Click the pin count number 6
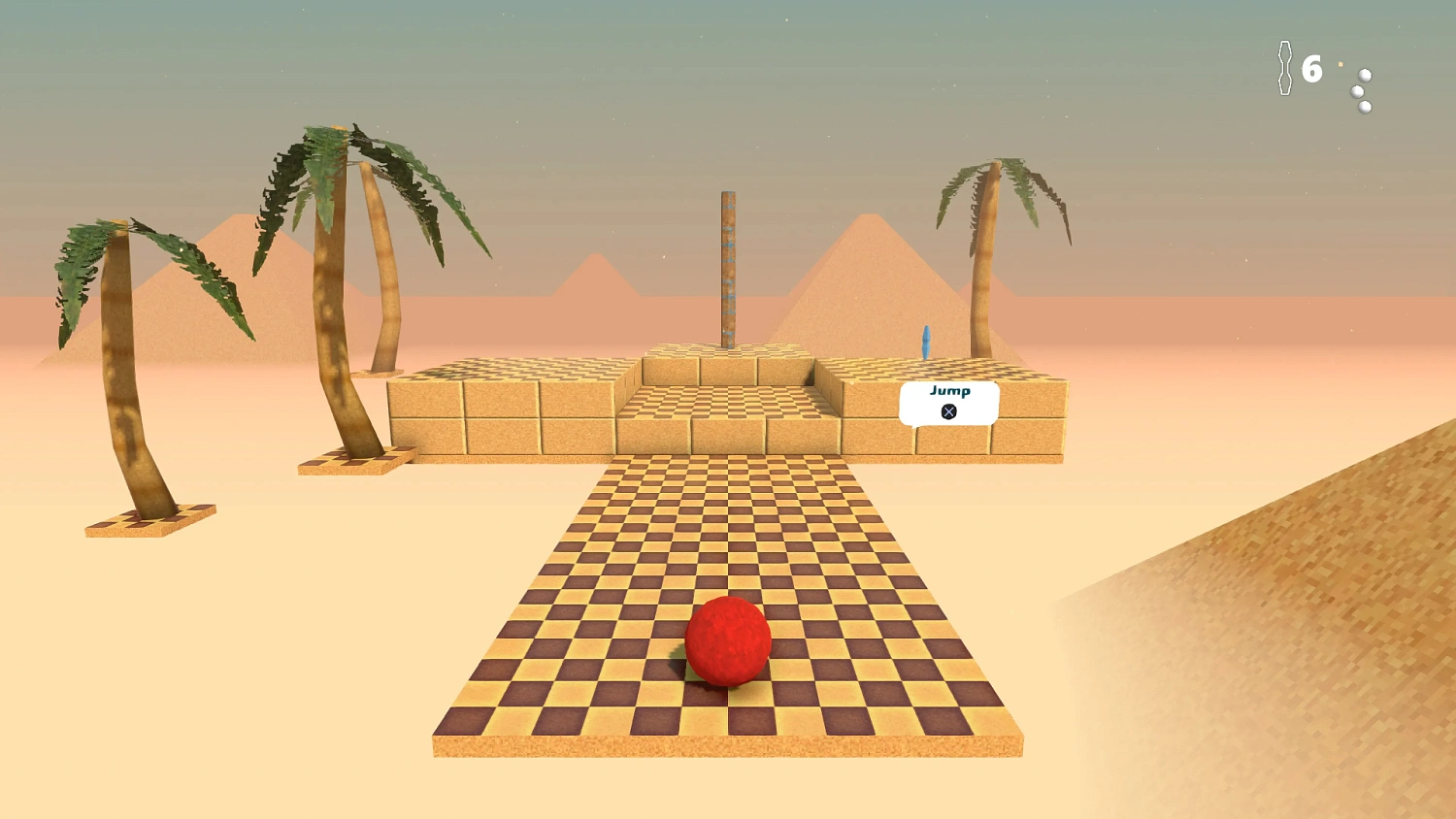 (x=1311, y=68)
